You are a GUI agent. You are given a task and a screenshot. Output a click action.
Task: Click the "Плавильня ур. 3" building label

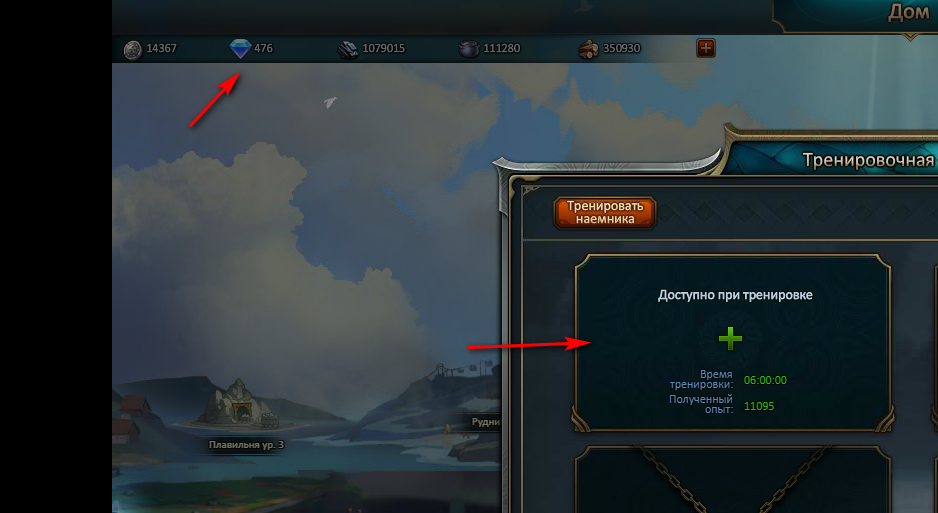click(x=246, y=445)
